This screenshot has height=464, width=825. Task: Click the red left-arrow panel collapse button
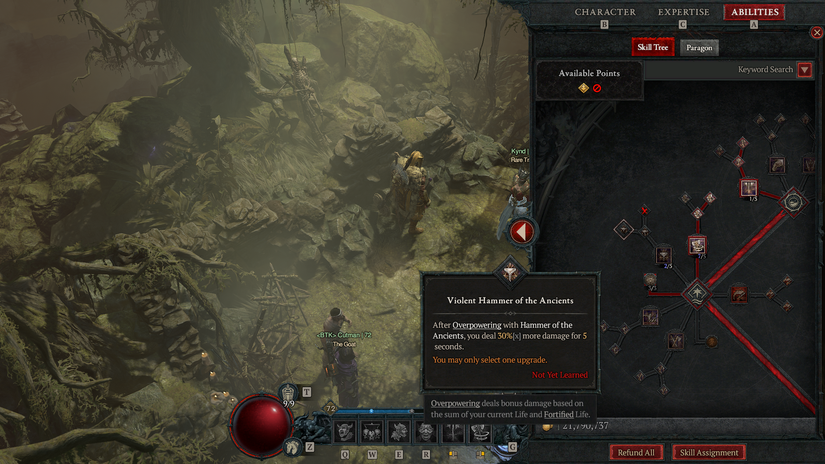(521, 232)
